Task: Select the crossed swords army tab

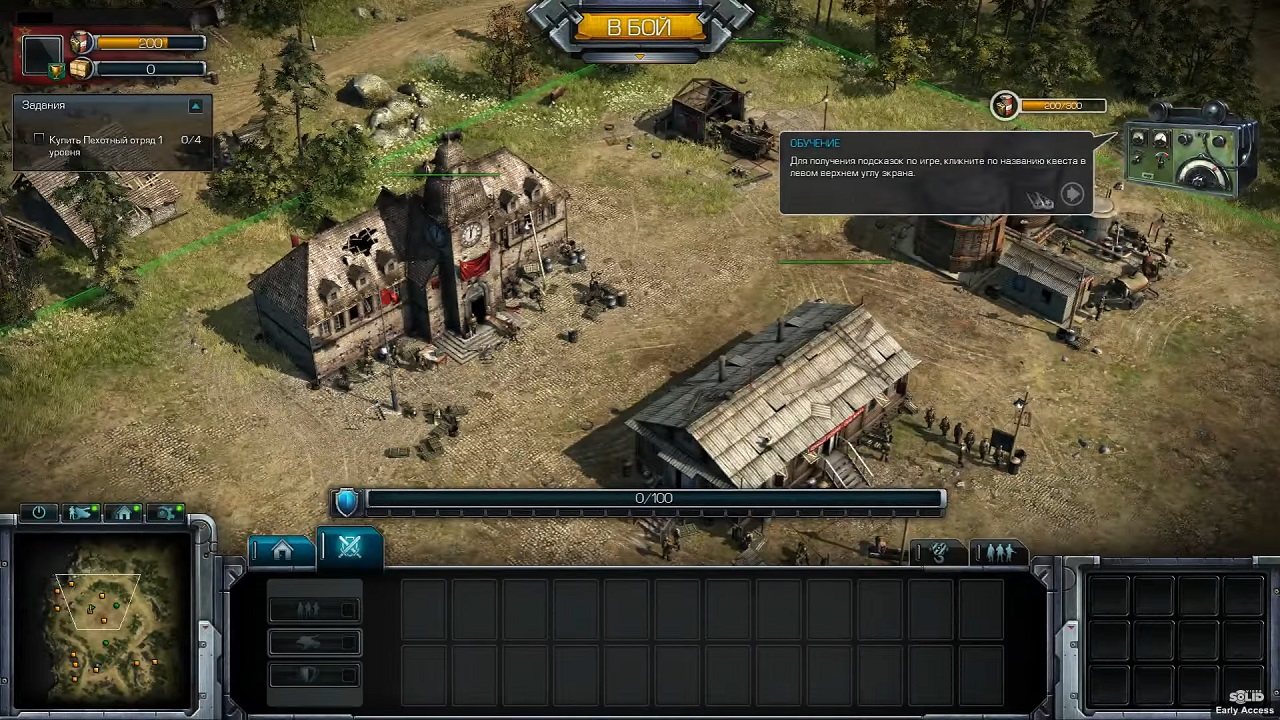Action: (349, 546)
